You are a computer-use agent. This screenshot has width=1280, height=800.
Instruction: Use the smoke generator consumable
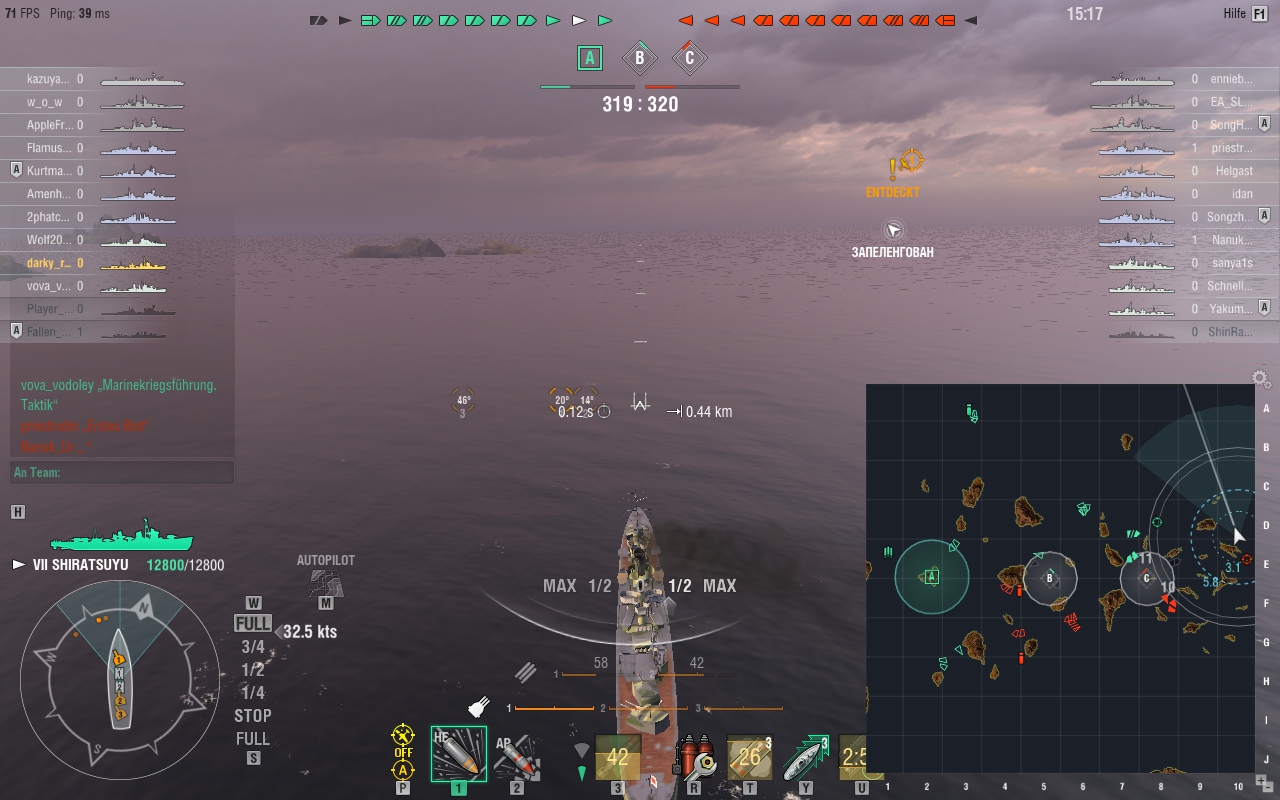(748, 757)
